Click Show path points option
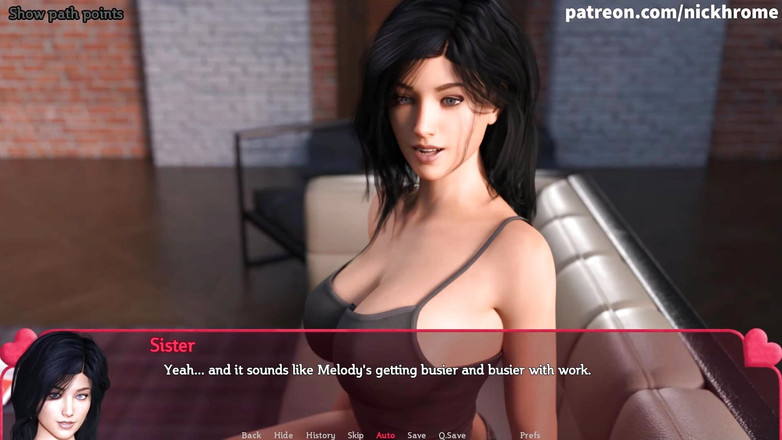This screenshot has height=440, width=782. point(66,14)
